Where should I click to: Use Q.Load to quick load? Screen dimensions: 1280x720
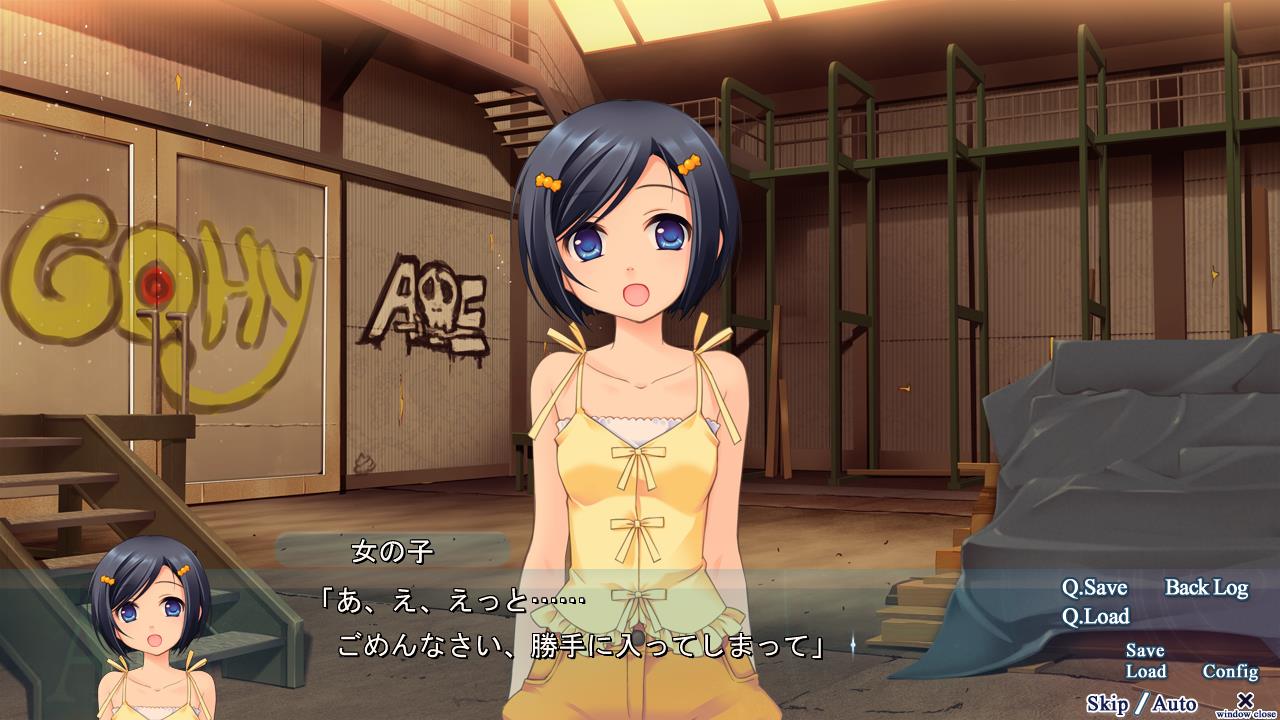click(1095, 616)
